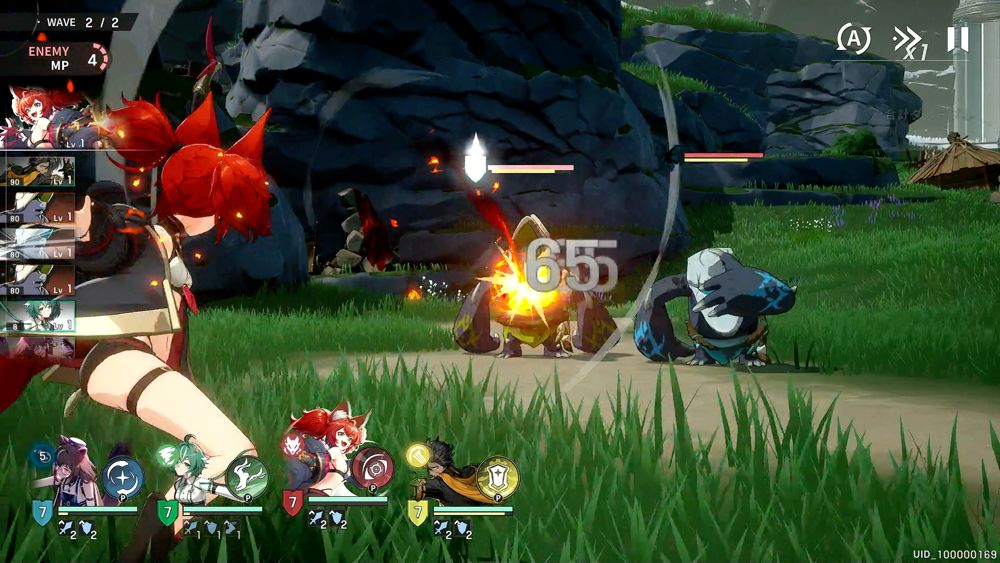The width and height of the screenshot is (1000, 563).
Task: Pause the battle
Action: [x=957, y=39]
